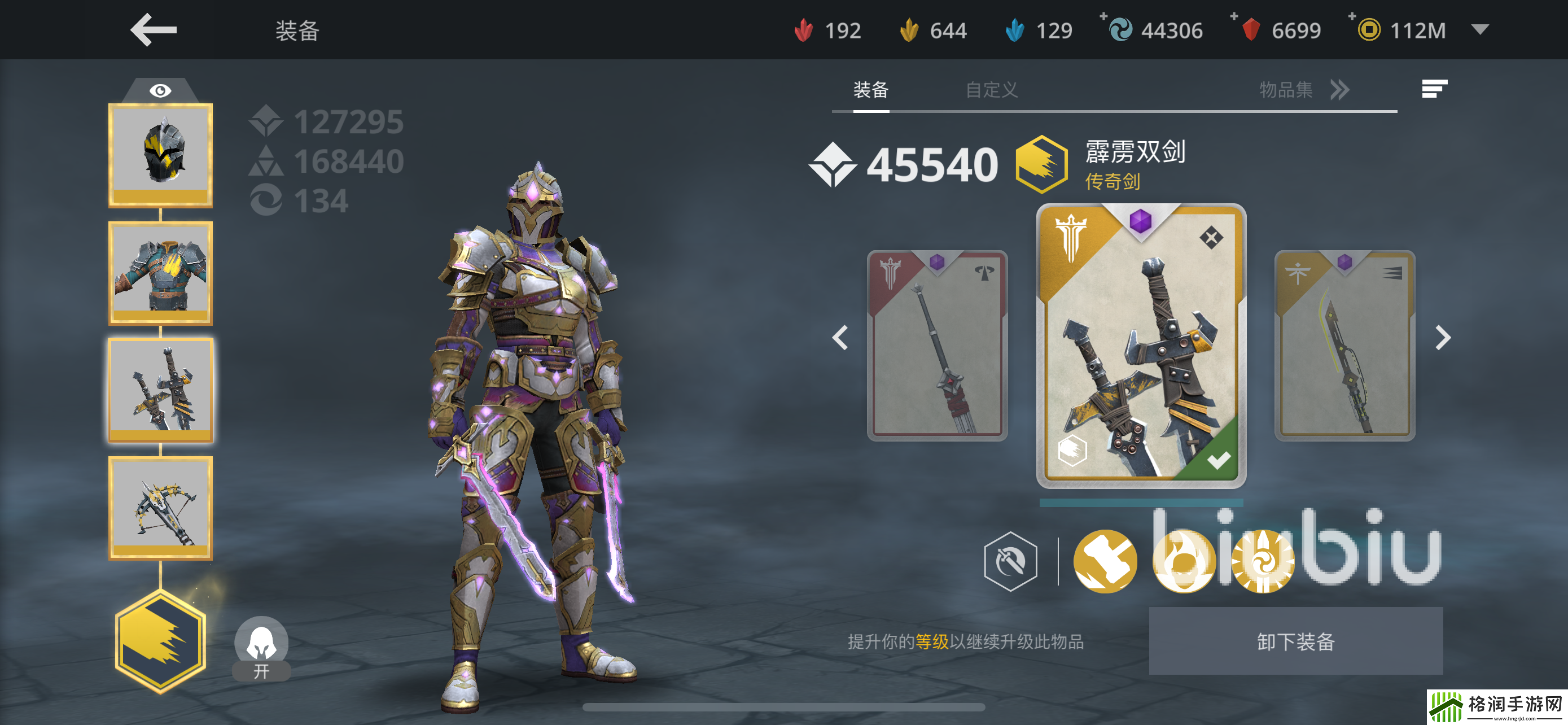Select the crossbow slot thumbnail on the left
This screenshot has height=725, width=1568.
161,507
